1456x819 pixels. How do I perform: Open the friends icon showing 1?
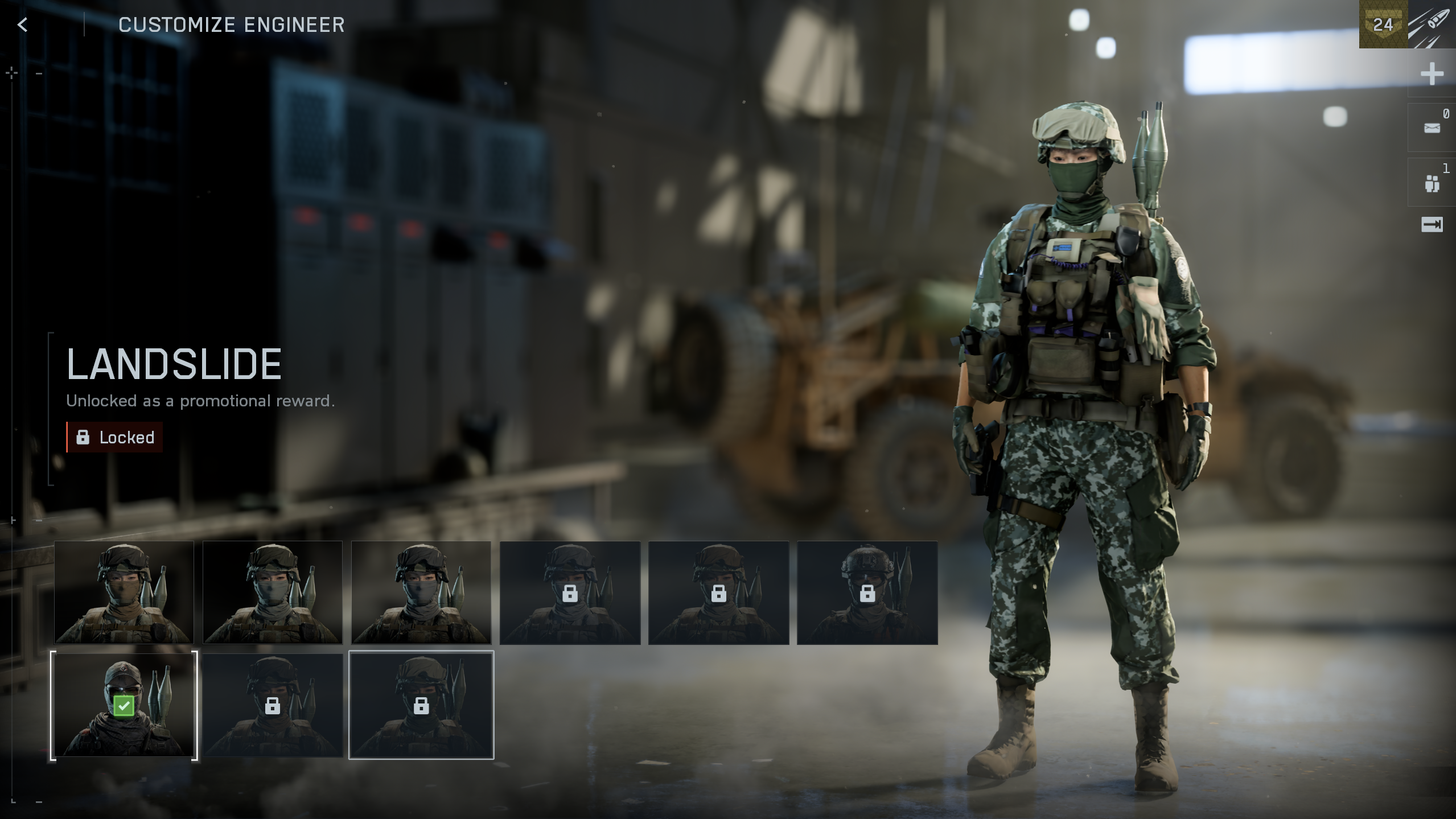[x=1432, y=183]
